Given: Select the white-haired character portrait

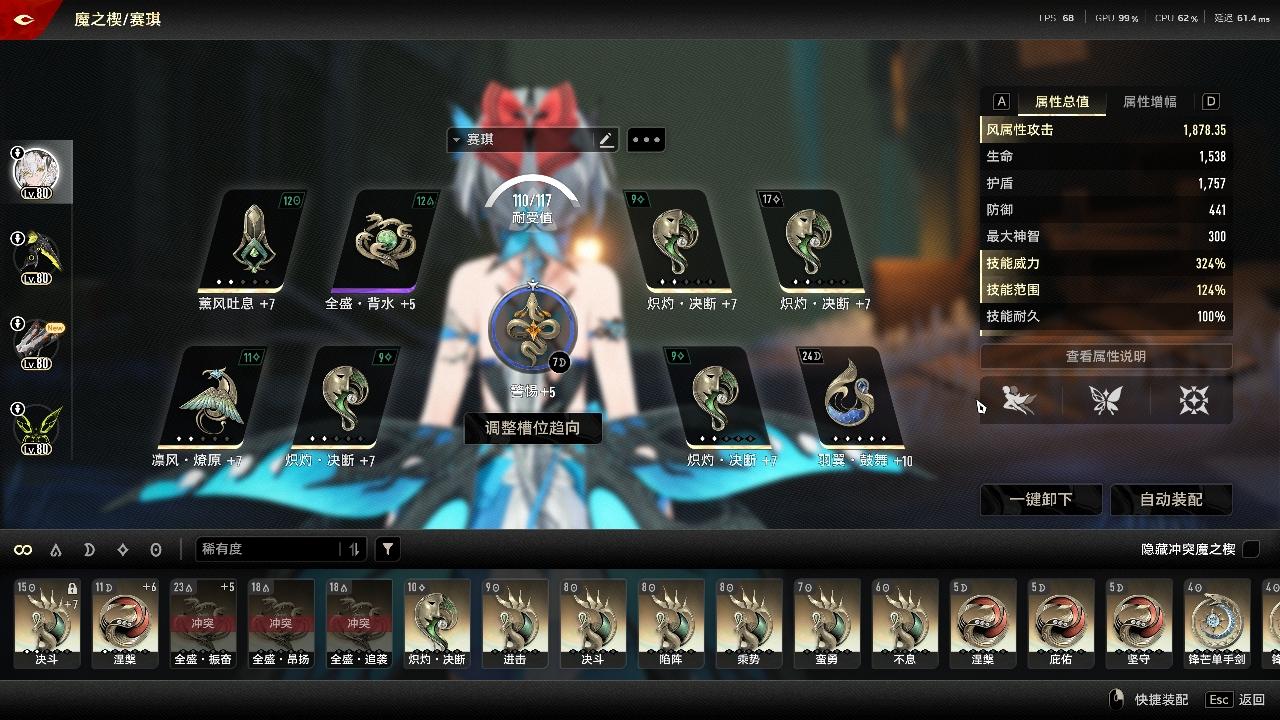Looking at the screenshot, I should pos(36,172).
